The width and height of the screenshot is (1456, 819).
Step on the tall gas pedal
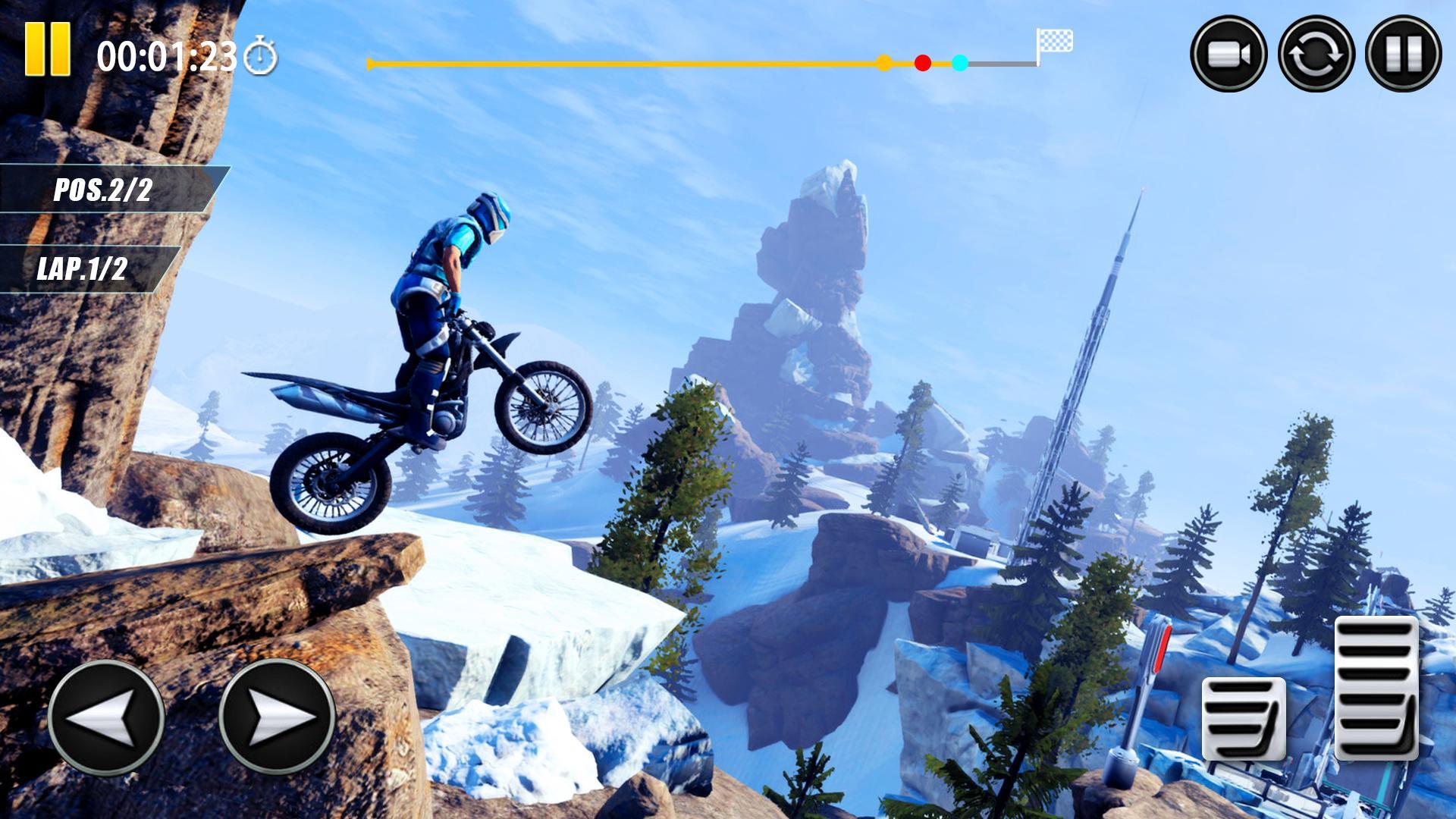pos(1376,688)
